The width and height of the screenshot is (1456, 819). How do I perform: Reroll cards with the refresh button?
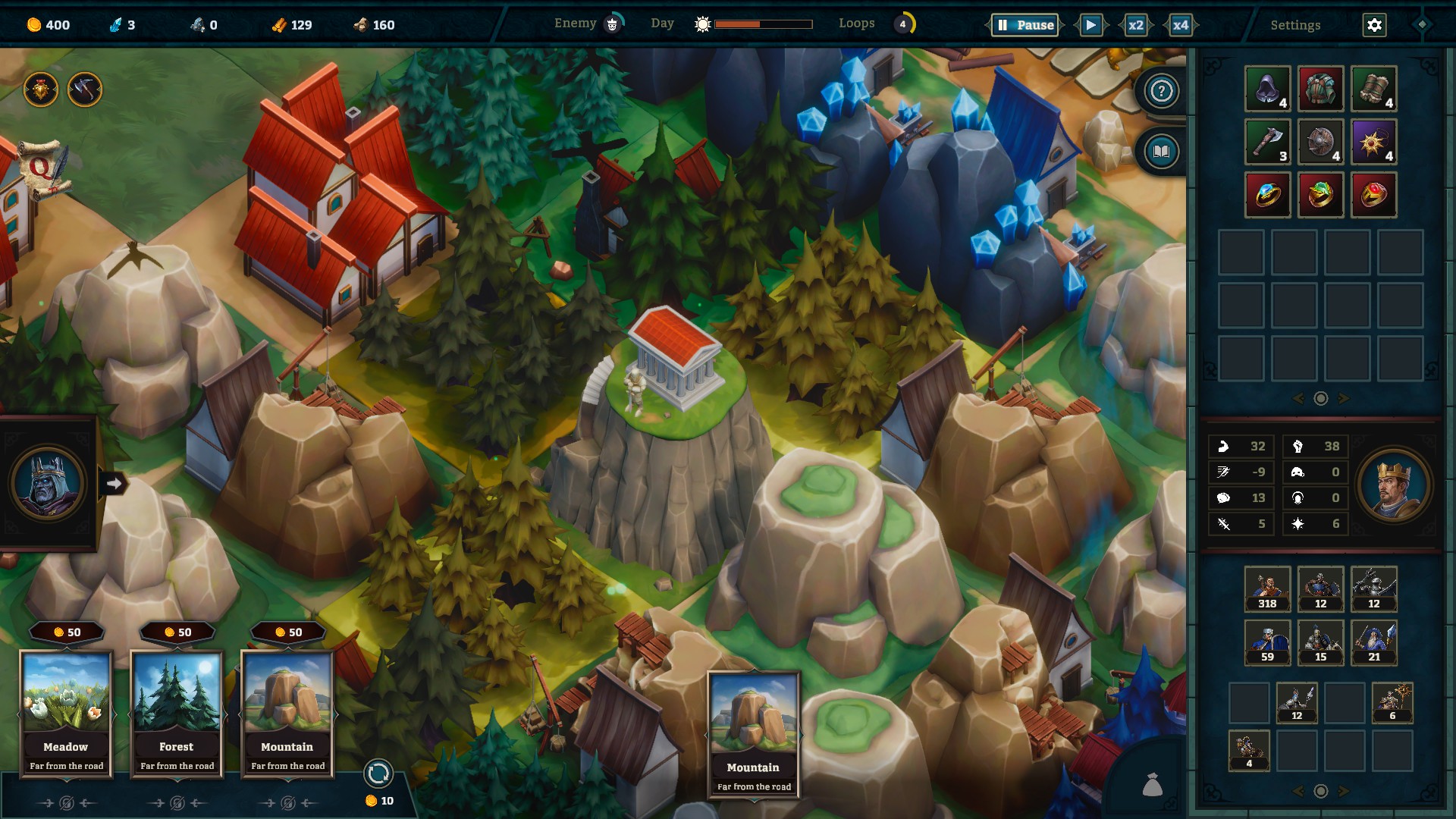tap(378, 773)
